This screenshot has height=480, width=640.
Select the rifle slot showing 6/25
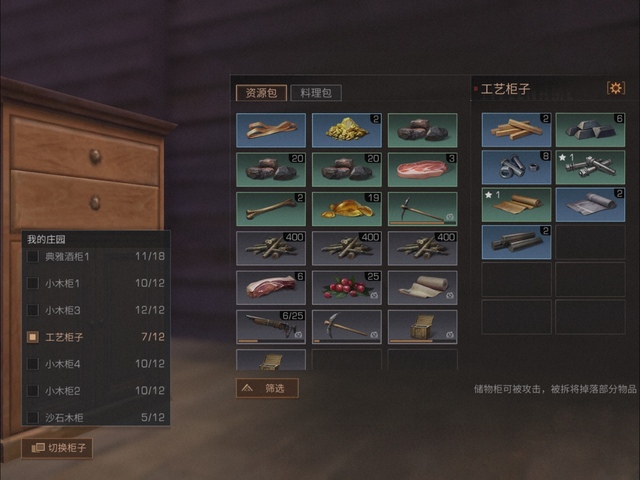click(x=270, y=327)
